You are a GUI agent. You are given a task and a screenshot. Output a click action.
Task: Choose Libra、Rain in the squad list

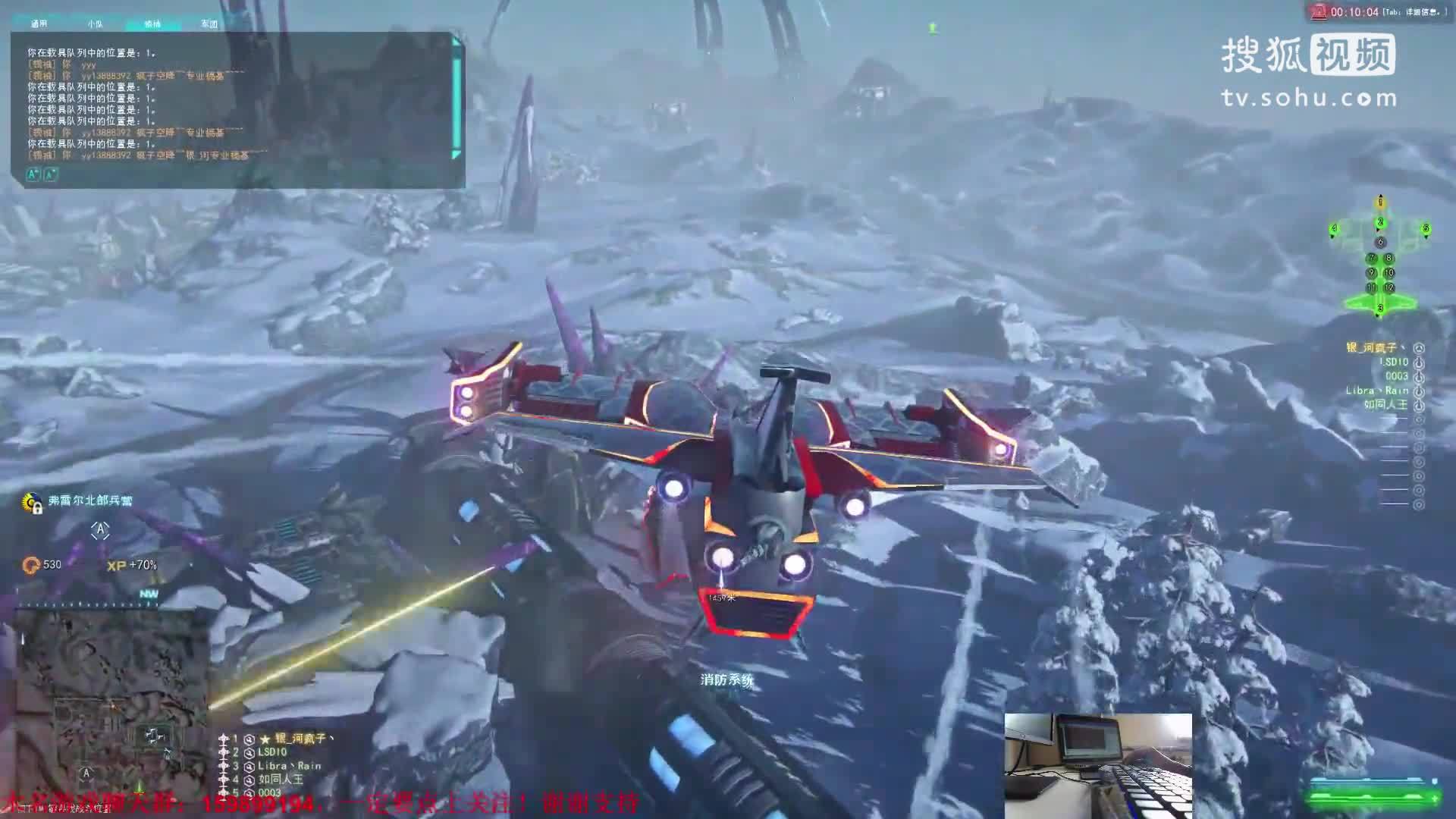coord(289,766)
